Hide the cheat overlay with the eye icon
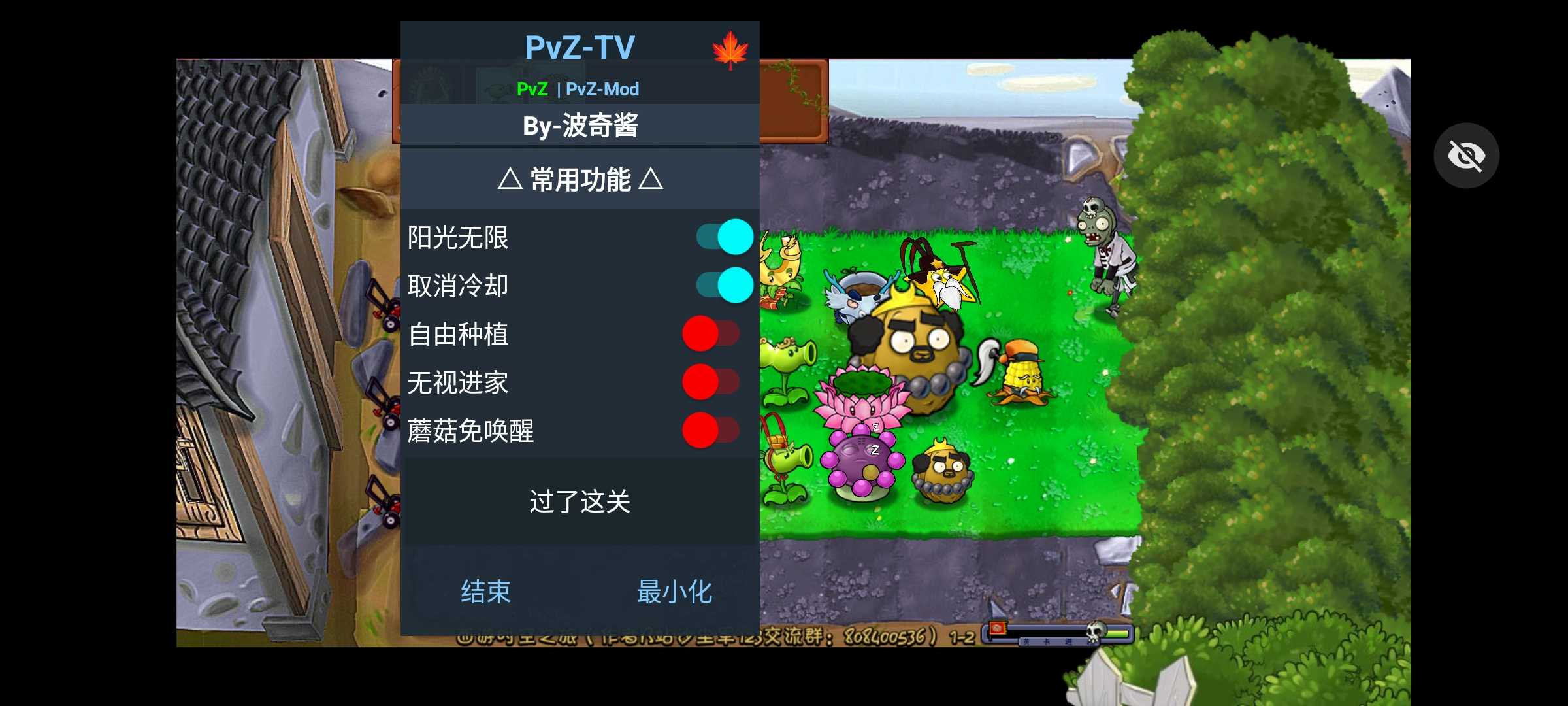 pos(1466,155)
